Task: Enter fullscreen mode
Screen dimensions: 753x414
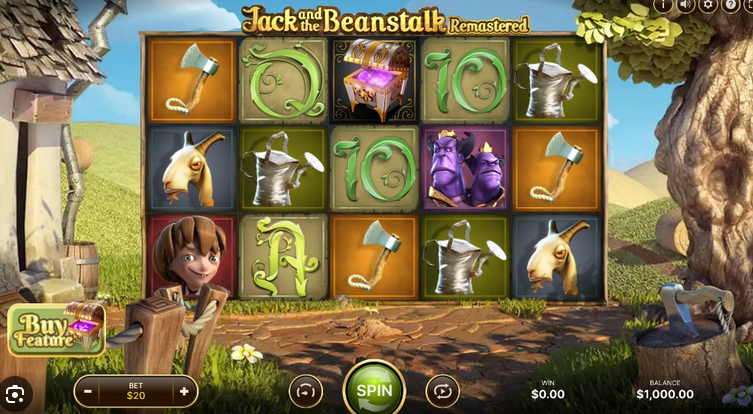Action: click(750, 5)
